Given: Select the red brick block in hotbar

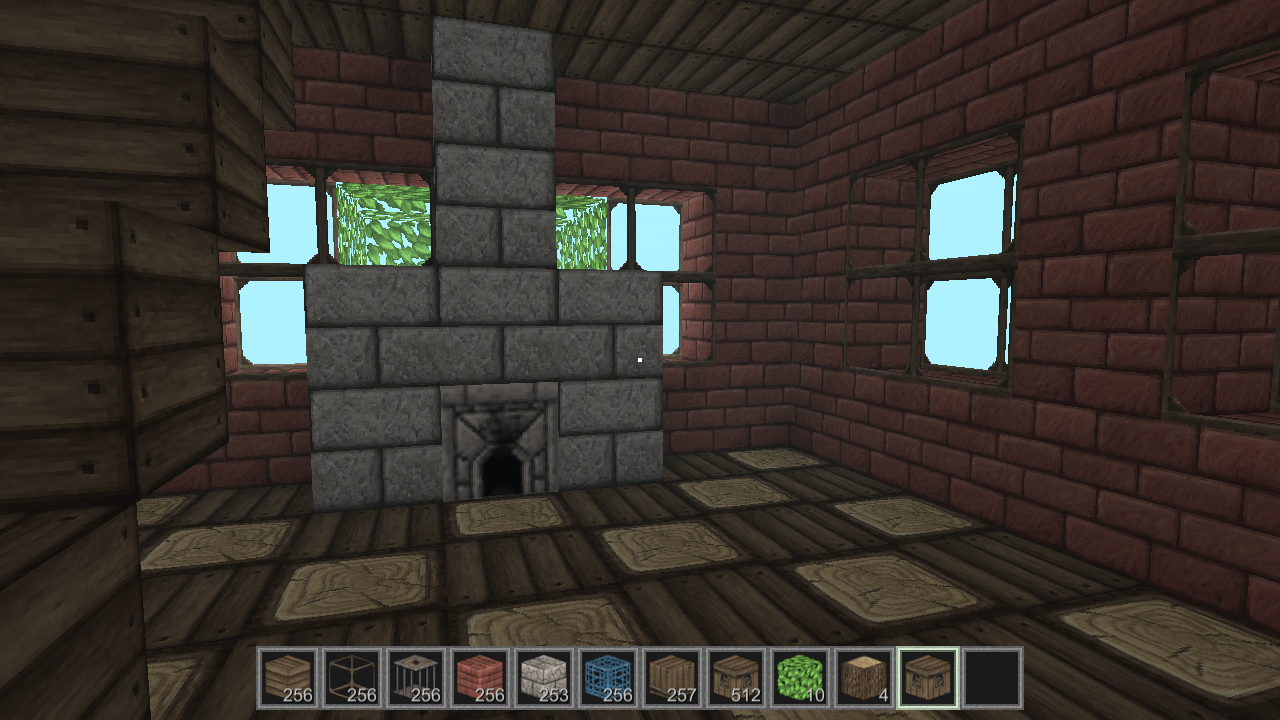Looking at the screenshot, I should click(x=480, y=680).
